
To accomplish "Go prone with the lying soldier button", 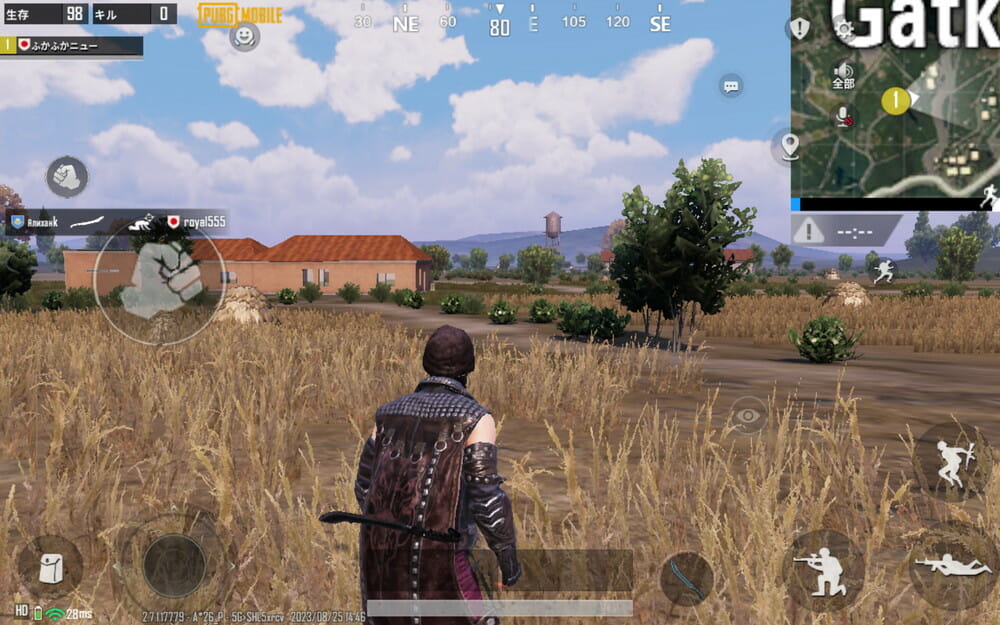I will 951,566.
